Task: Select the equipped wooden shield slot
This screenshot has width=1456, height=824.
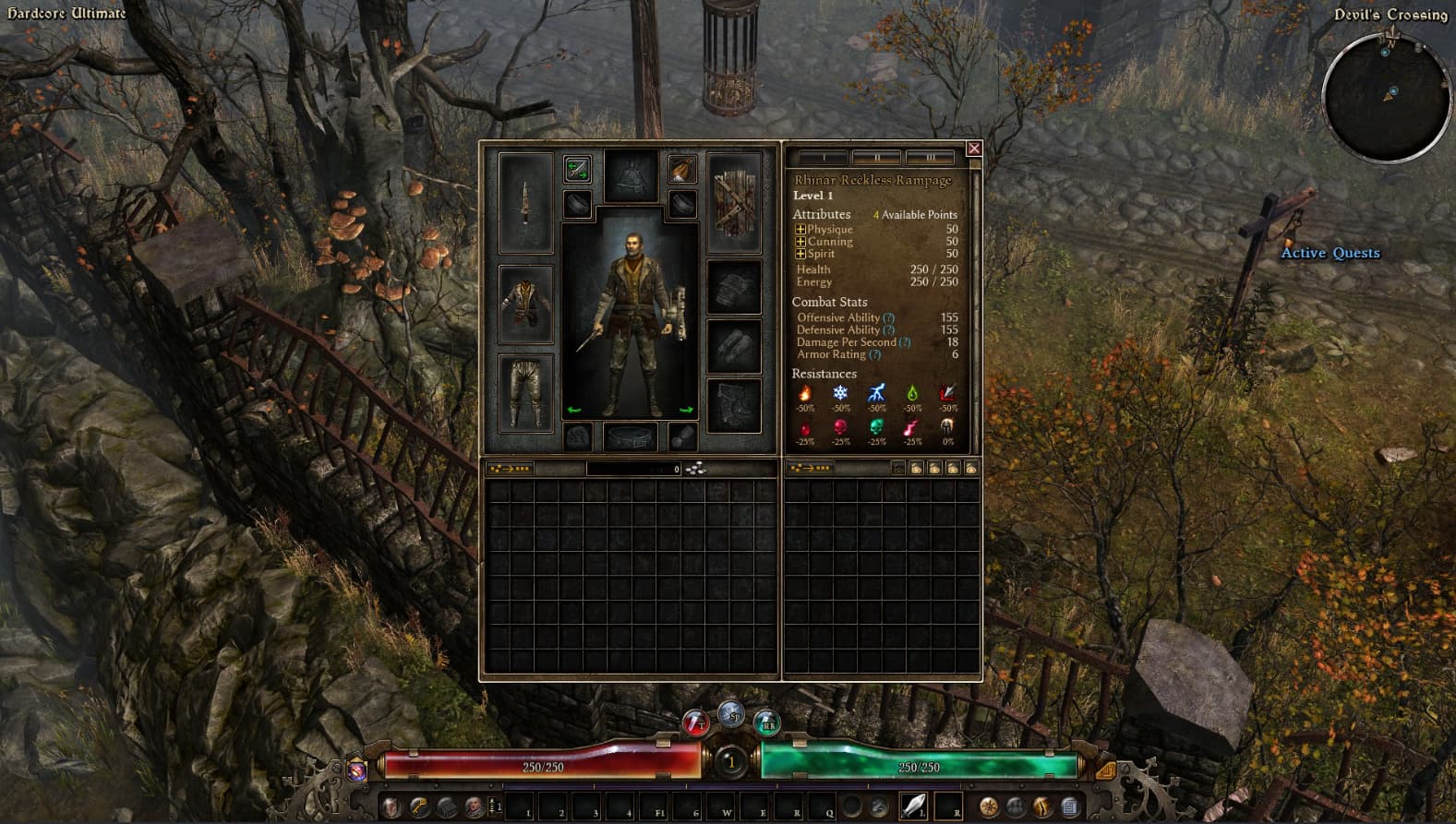Action: 734,202
